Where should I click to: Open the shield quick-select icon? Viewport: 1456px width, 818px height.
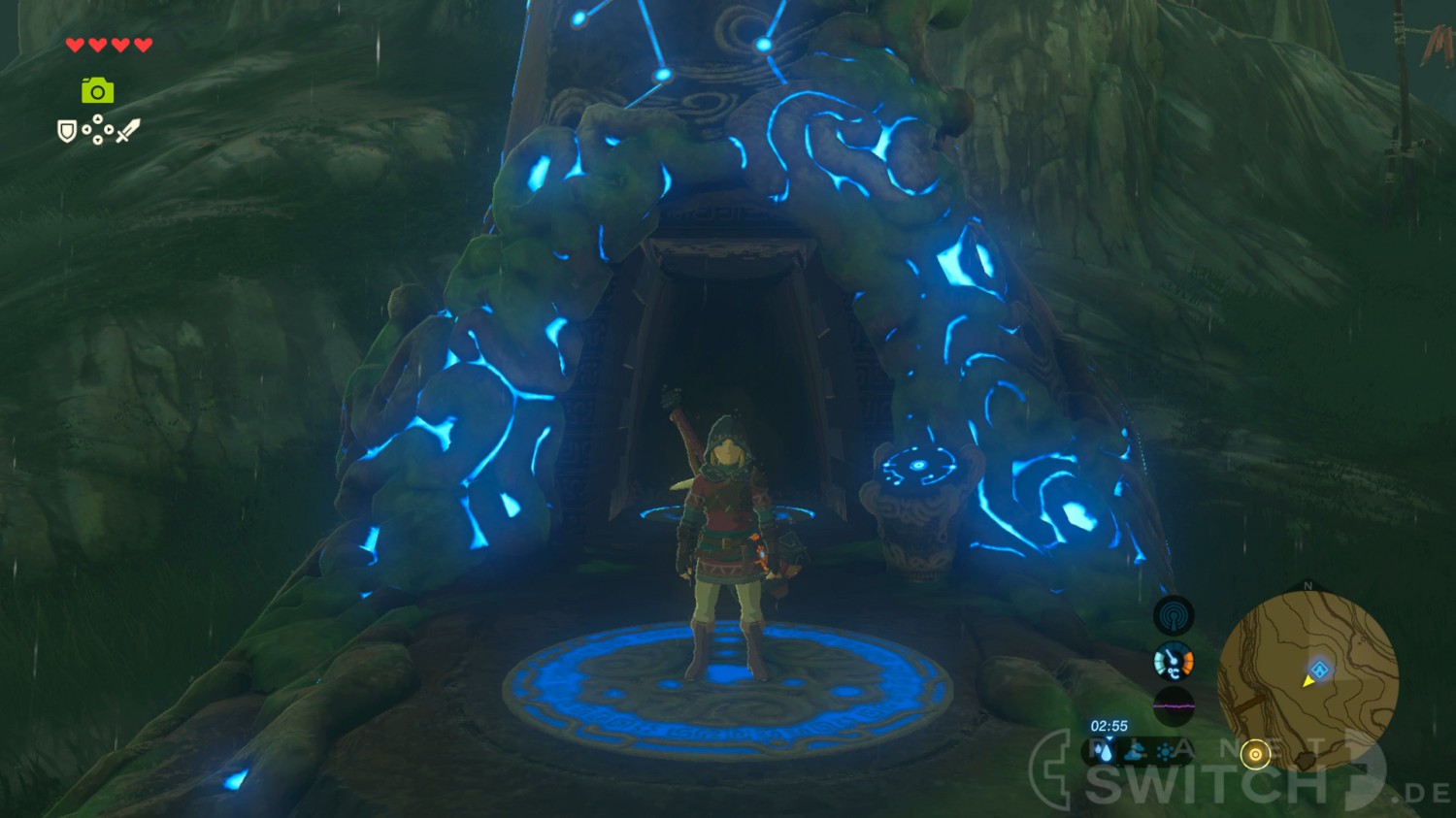67,131
